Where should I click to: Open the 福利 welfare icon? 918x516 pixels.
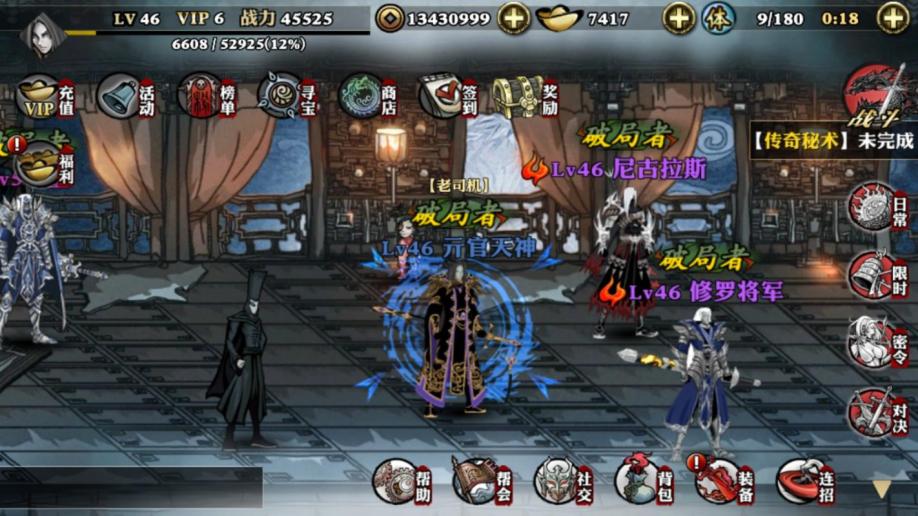43,162
